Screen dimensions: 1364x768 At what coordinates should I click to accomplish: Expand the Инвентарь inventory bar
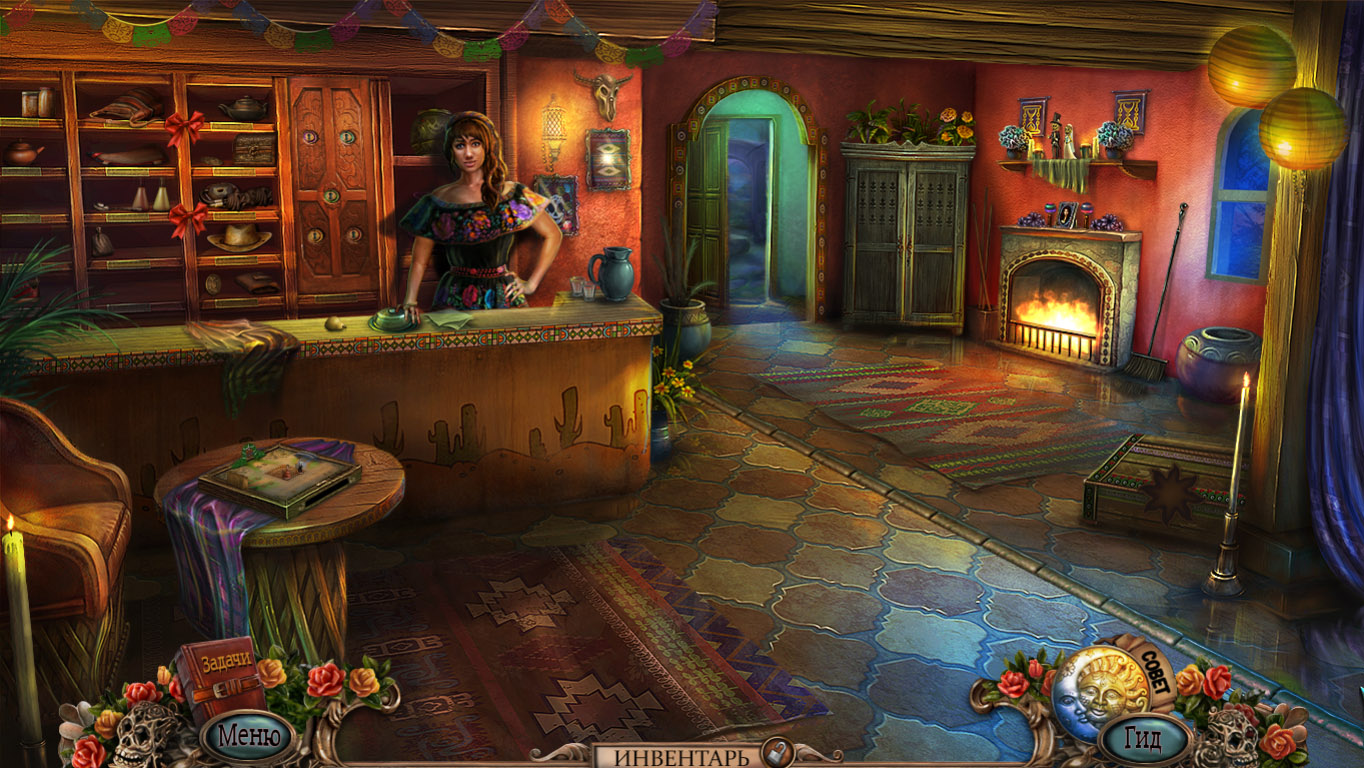pyautogui.click(x=681, y=756)
